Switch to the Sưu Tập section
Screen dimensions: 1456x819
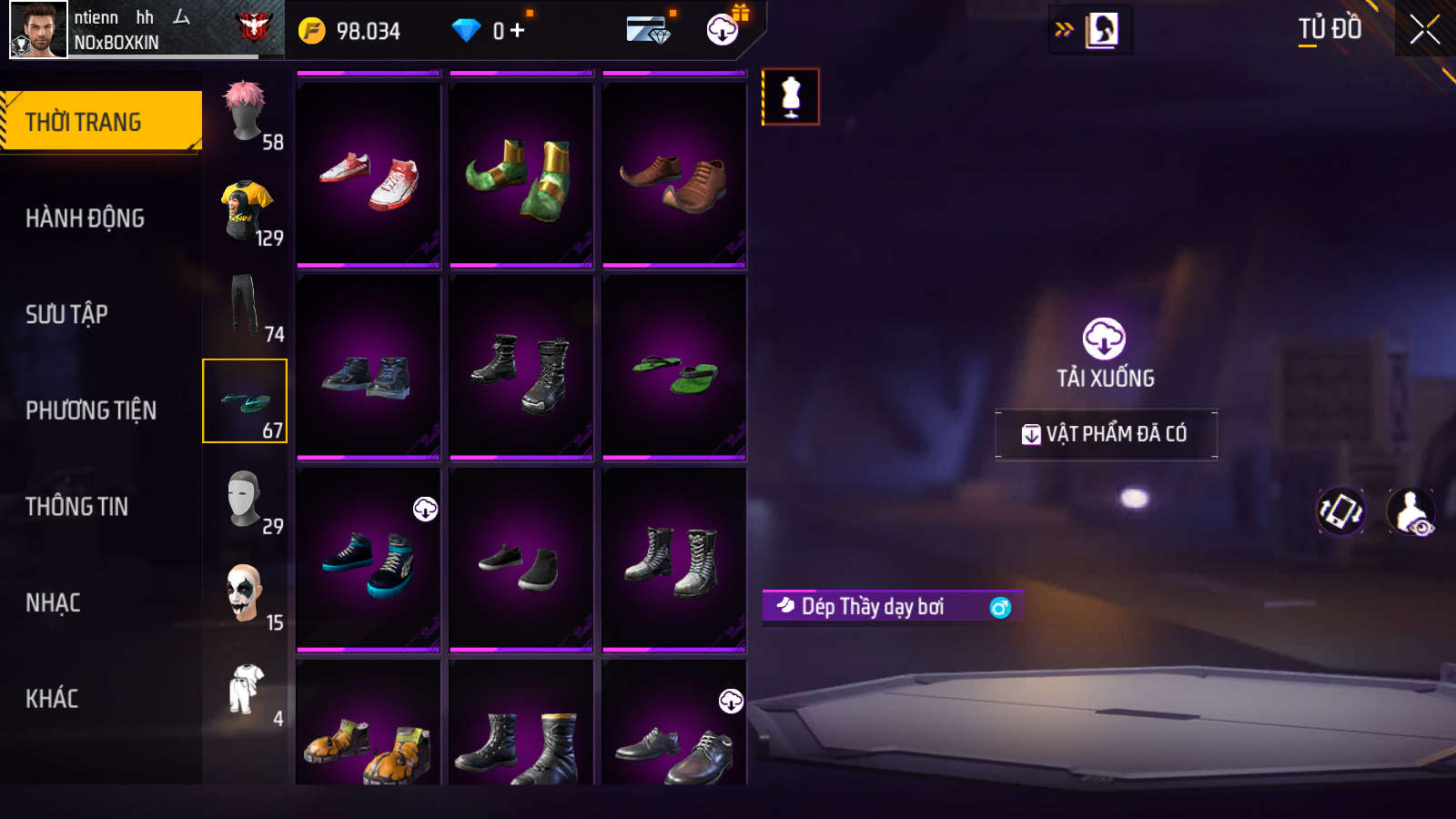click(x=66, y=315)
